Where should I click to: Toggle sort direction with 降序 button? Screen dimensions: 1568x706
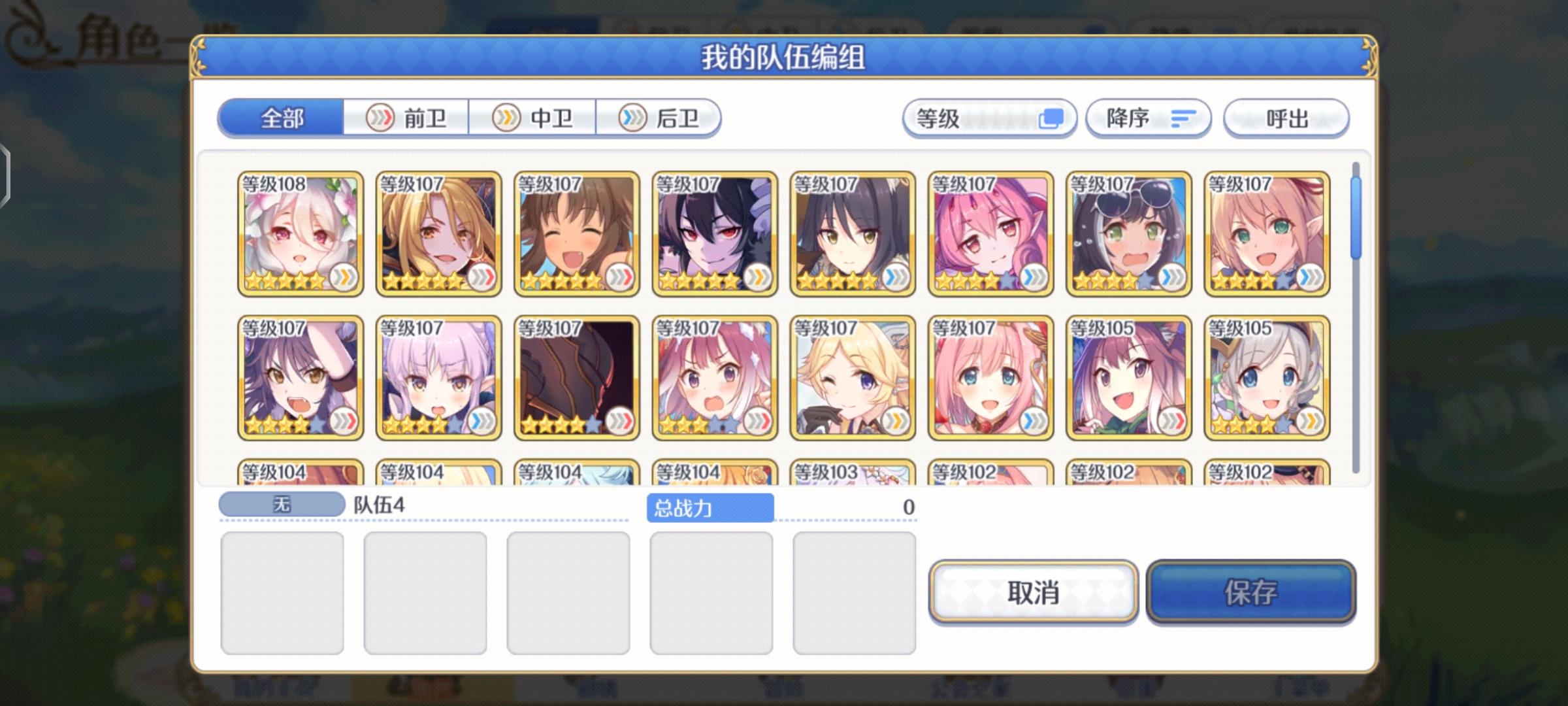(1149, 118)
